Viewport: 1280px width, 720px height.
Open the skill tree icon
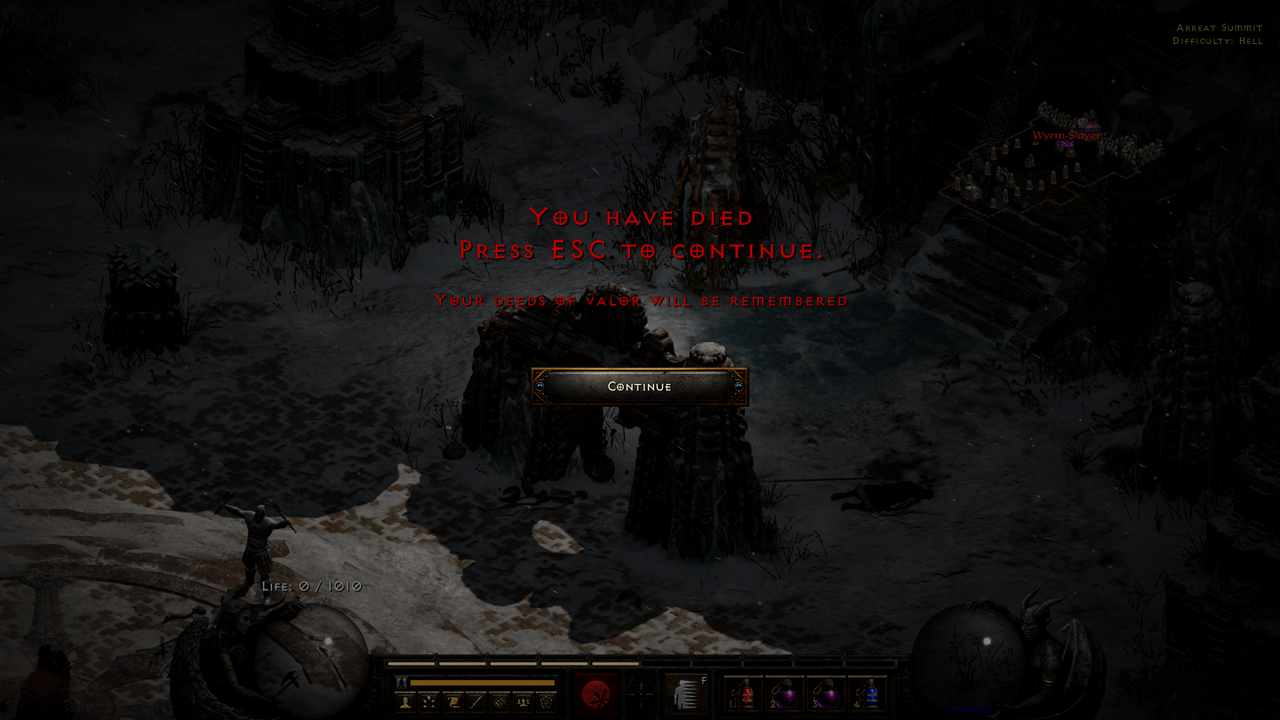coord(430,700)
